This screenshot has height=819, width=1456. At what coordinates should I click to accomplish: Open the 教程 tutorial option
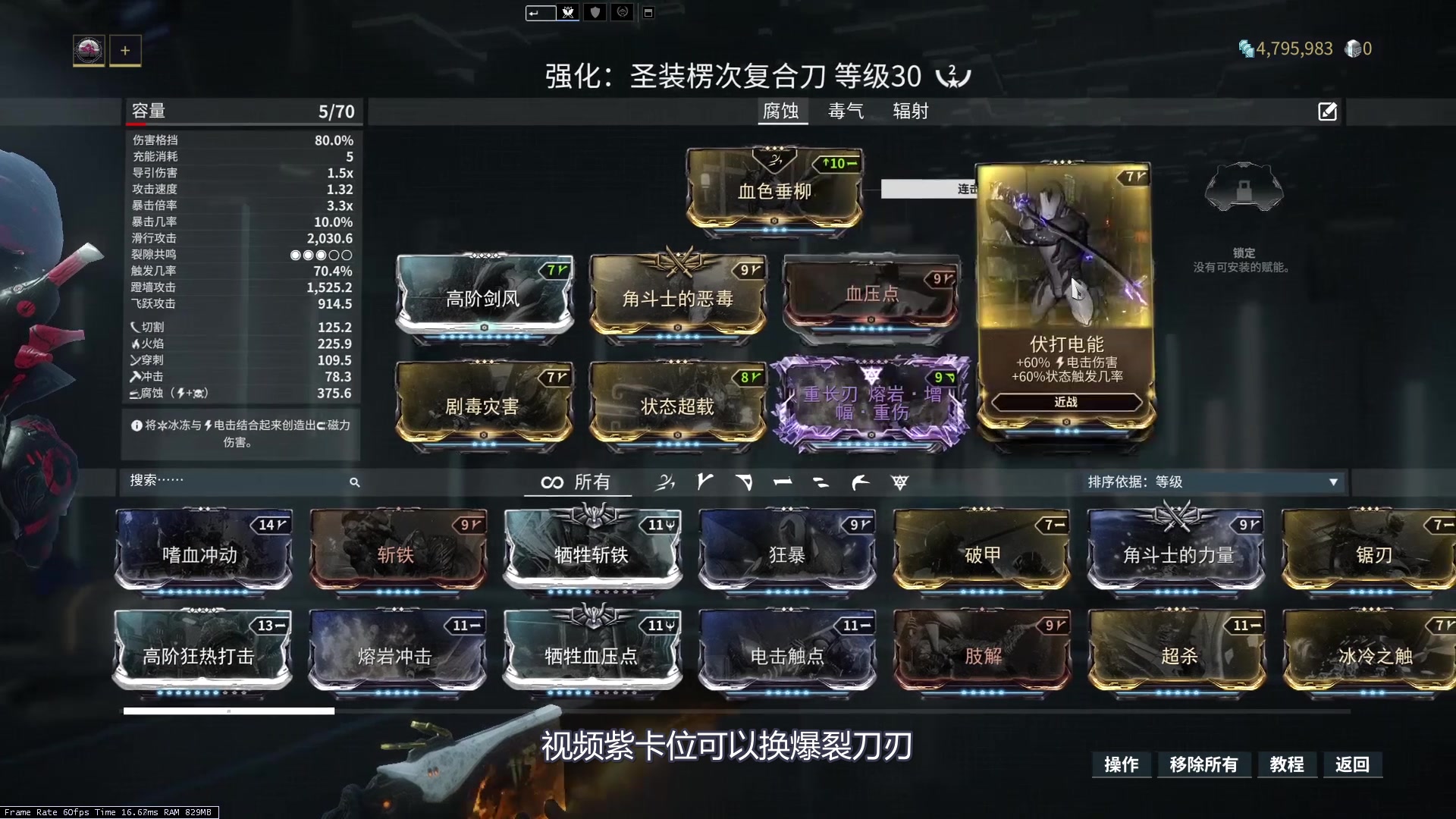pos(1287,765)
